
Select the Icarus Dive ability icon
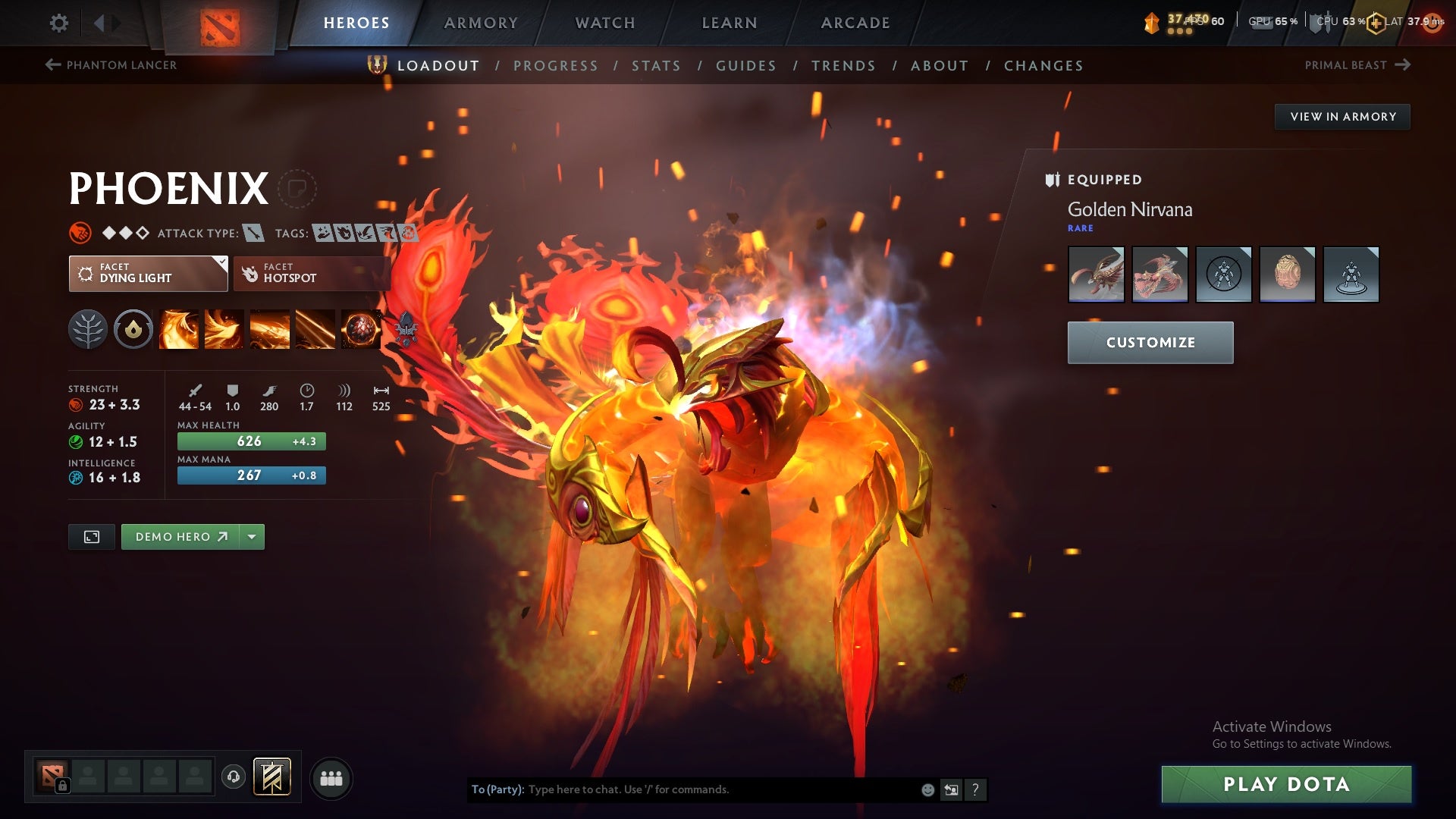click(x=179, y=329)
